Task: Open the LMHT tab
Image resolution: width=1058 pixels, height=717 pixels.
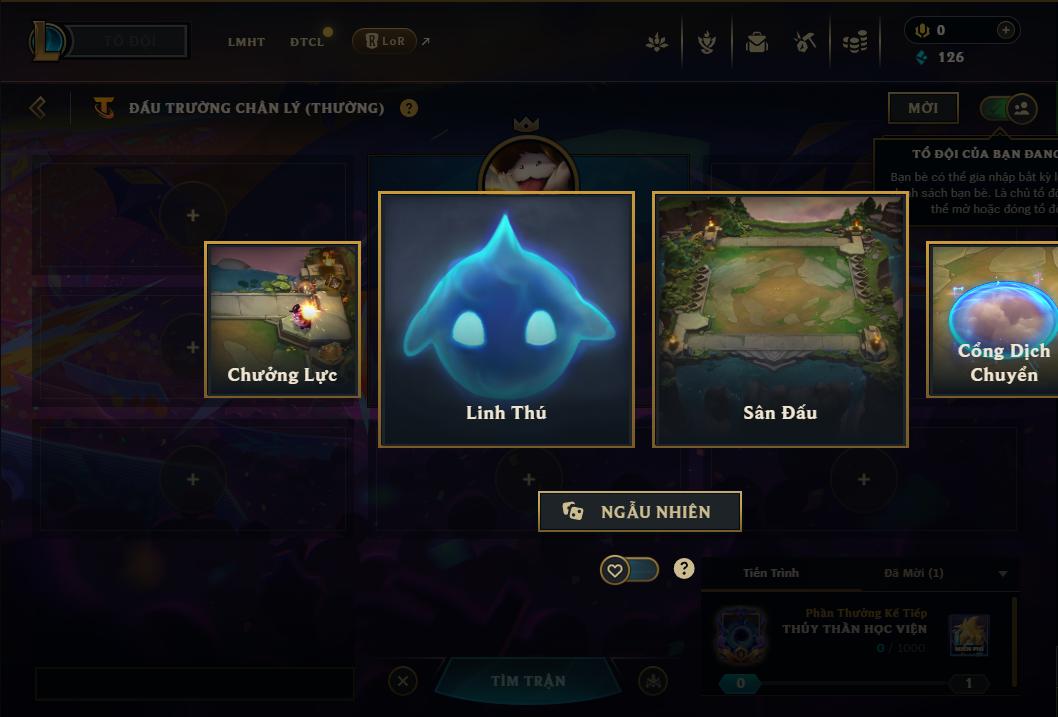Action: pyautogui.click(x=246, y=42)
